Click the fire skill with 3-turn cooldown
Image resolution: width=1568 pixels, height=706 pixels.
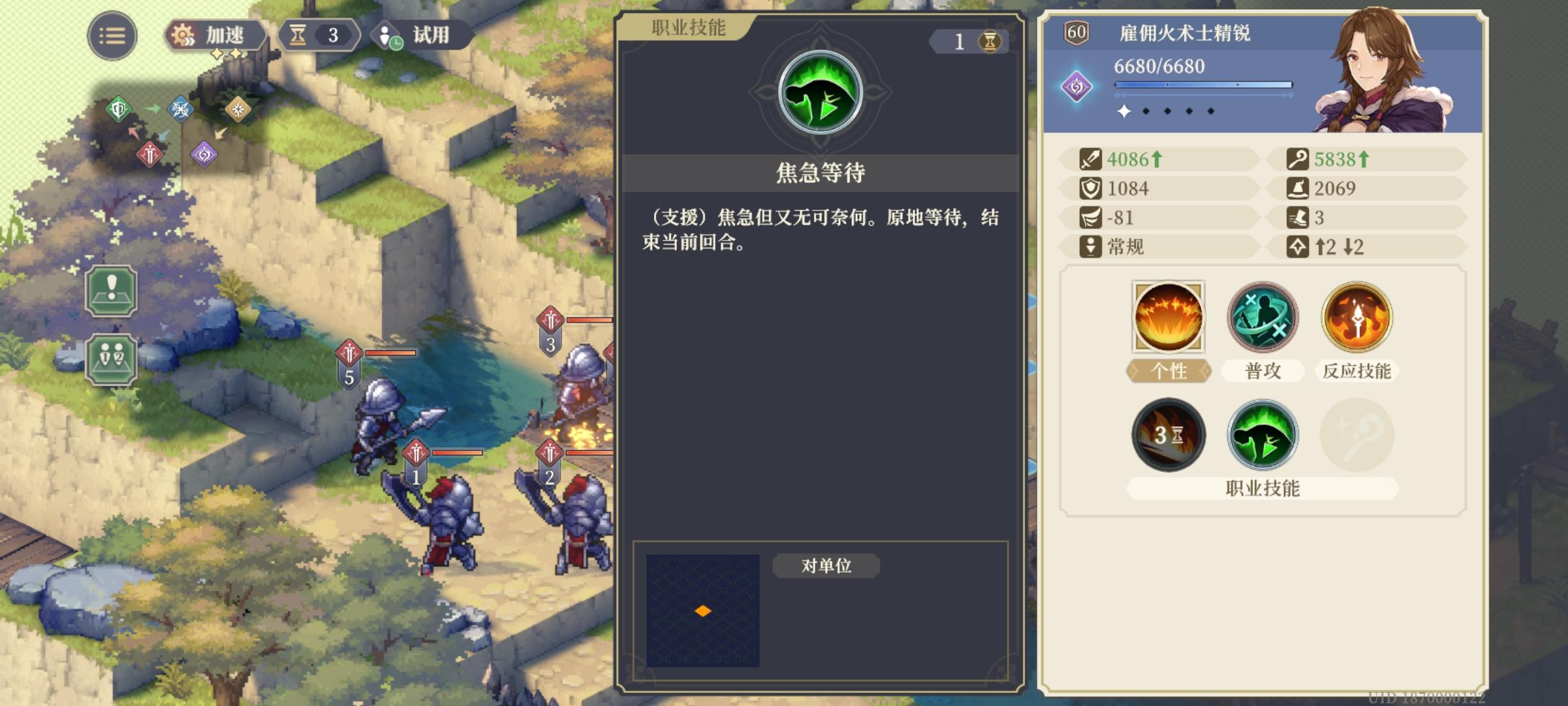point(1168,435)
